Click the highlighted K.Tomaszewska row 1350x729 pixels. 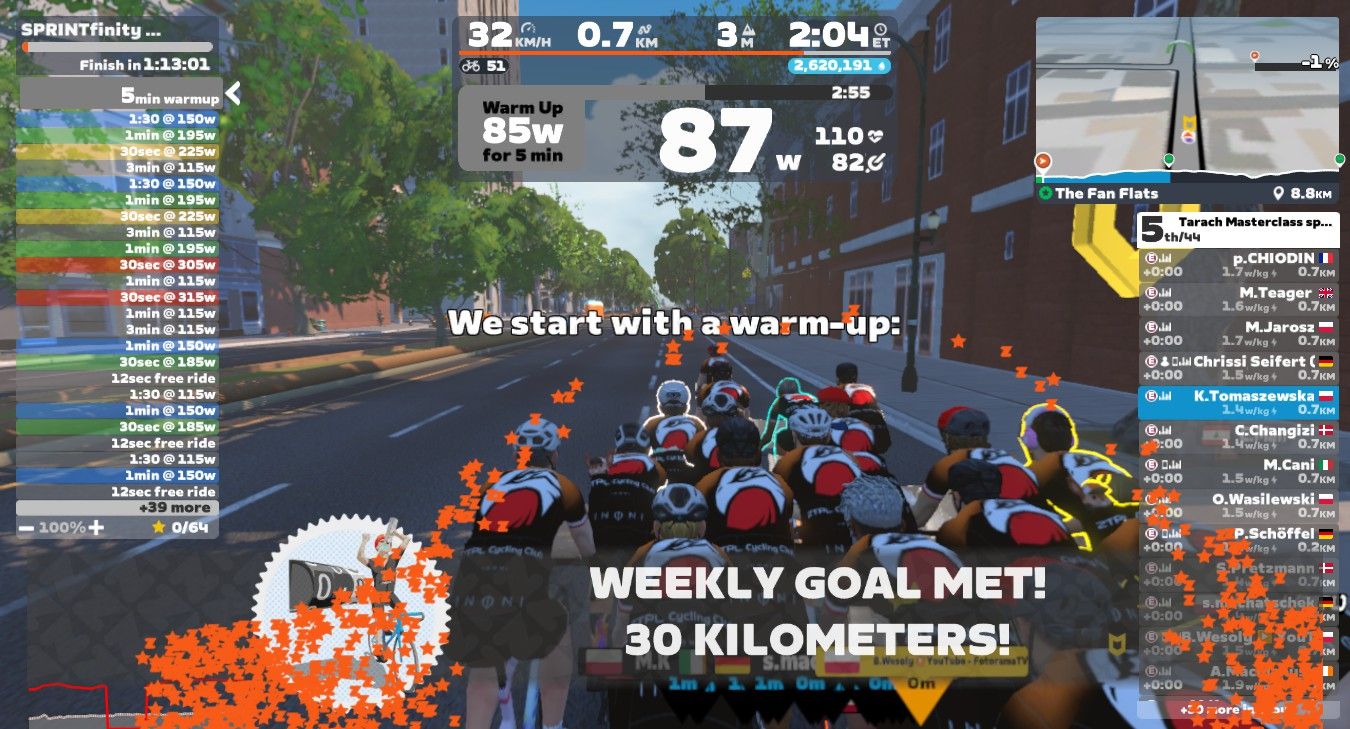[1238, 402]
